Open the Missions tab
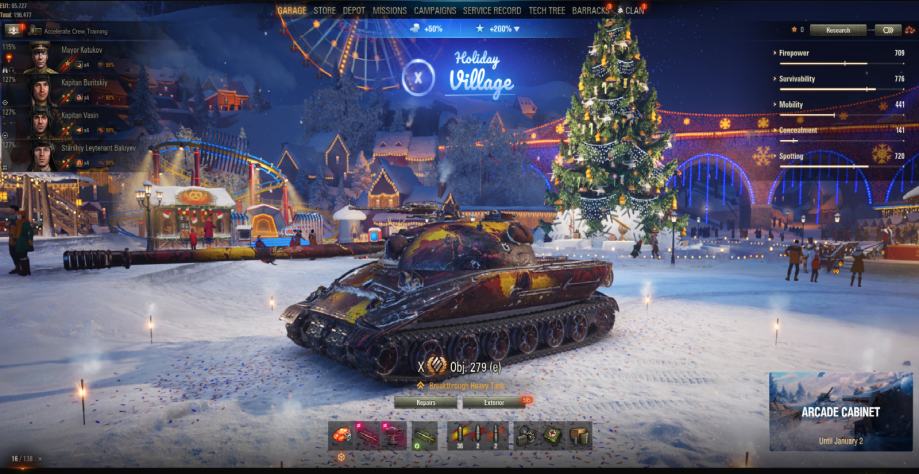919x474 pixels. pos(389,11)
